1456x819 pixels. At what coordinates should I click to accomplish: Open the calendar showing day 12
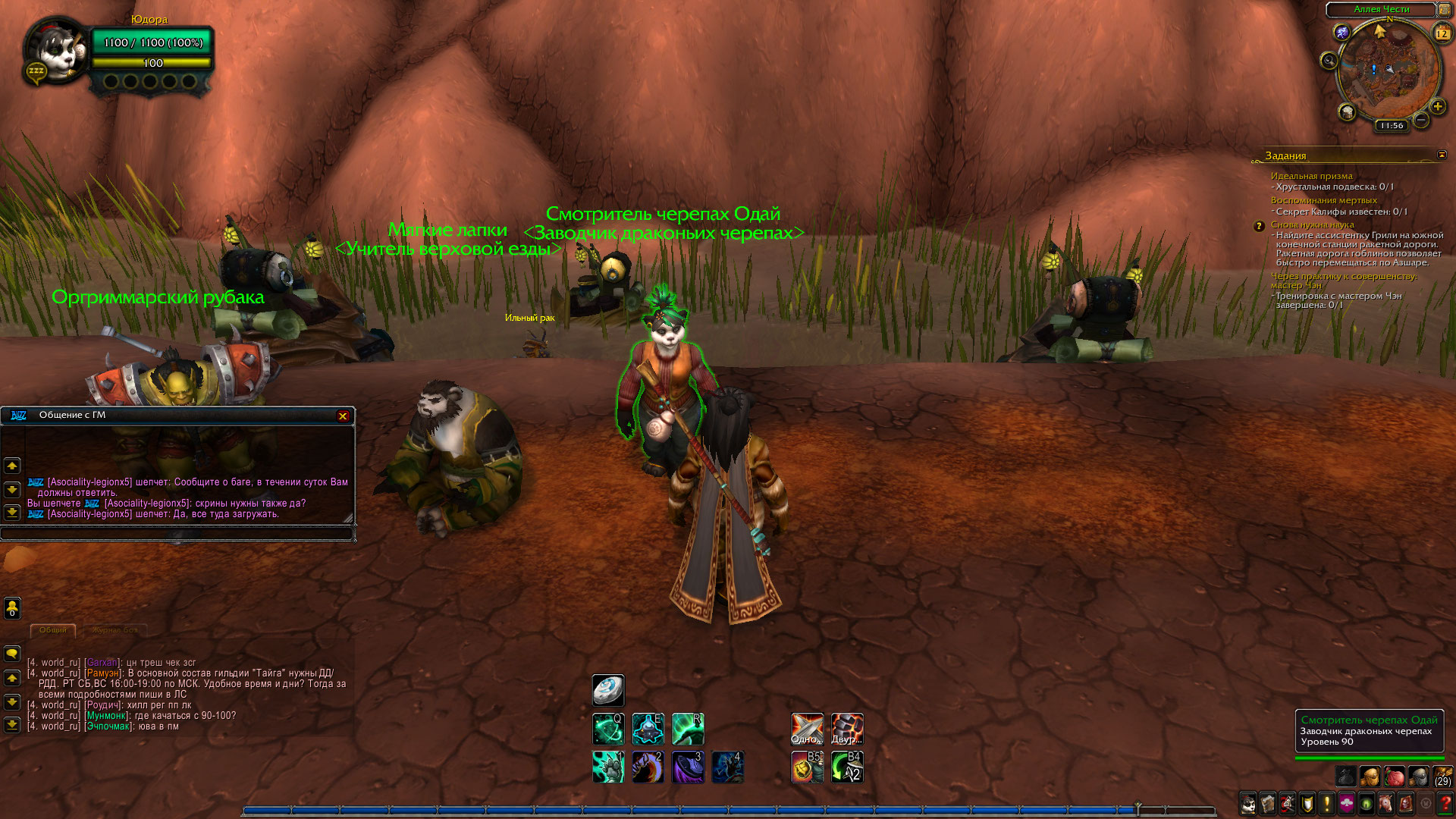tap(1442, 33)
